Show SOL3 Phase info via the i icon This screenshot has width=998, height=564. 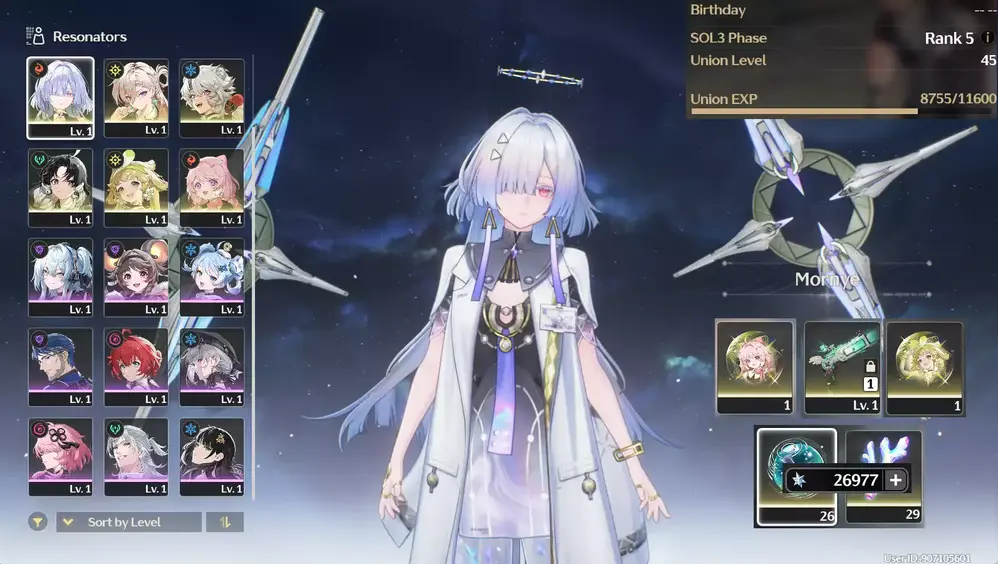click(988, 39)
